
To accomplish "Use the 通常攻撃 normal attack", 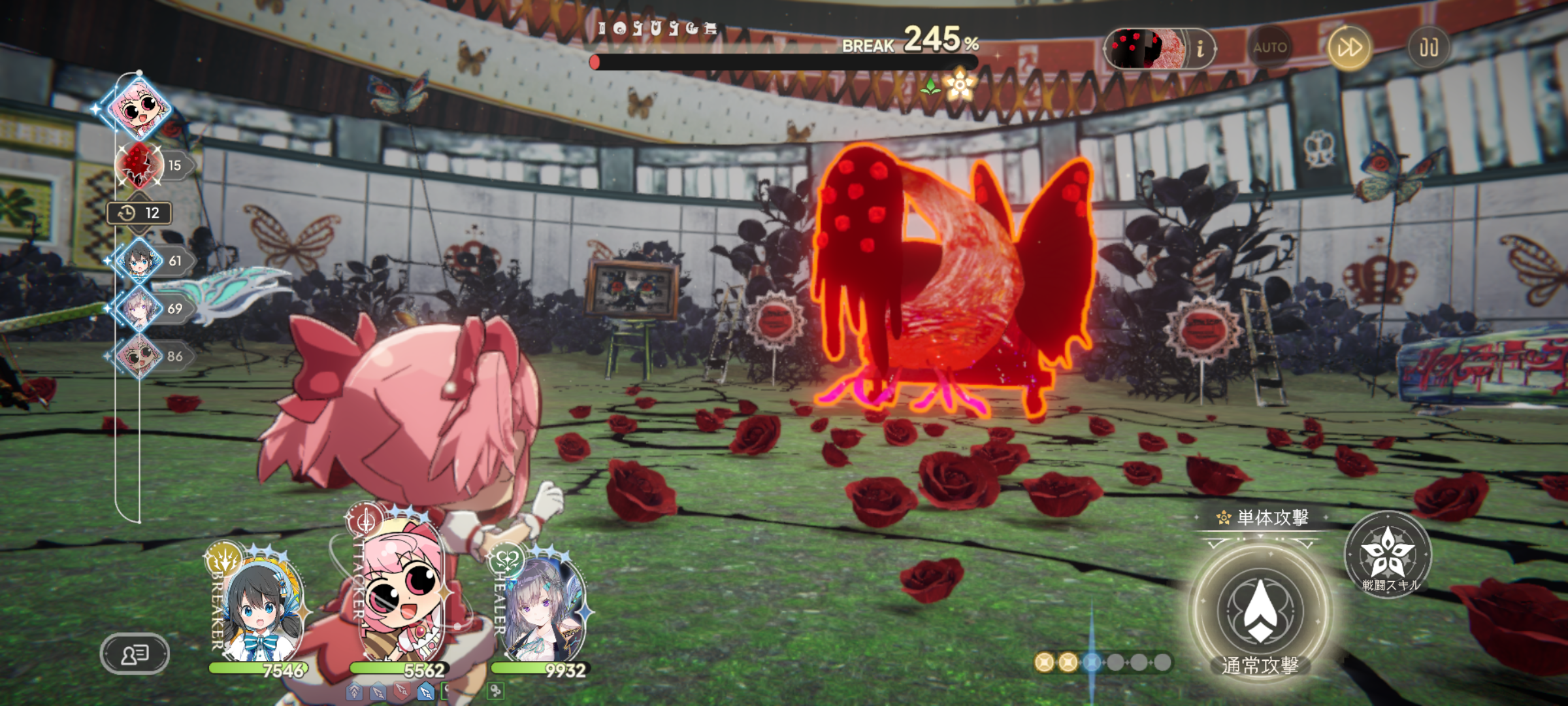I will pyautogui.click(x=1260, y=611).
